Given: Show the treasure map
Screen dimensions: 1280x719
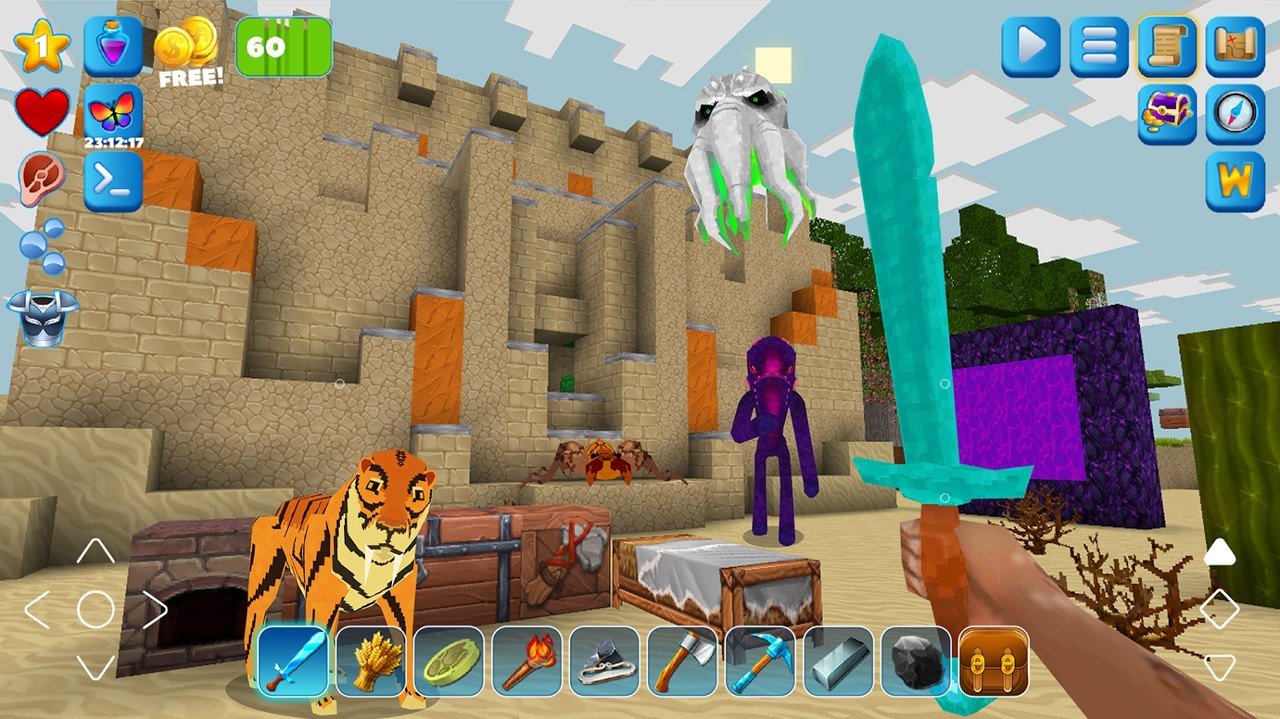Looking at the screenshot, I should click(x=1235, y=46).
